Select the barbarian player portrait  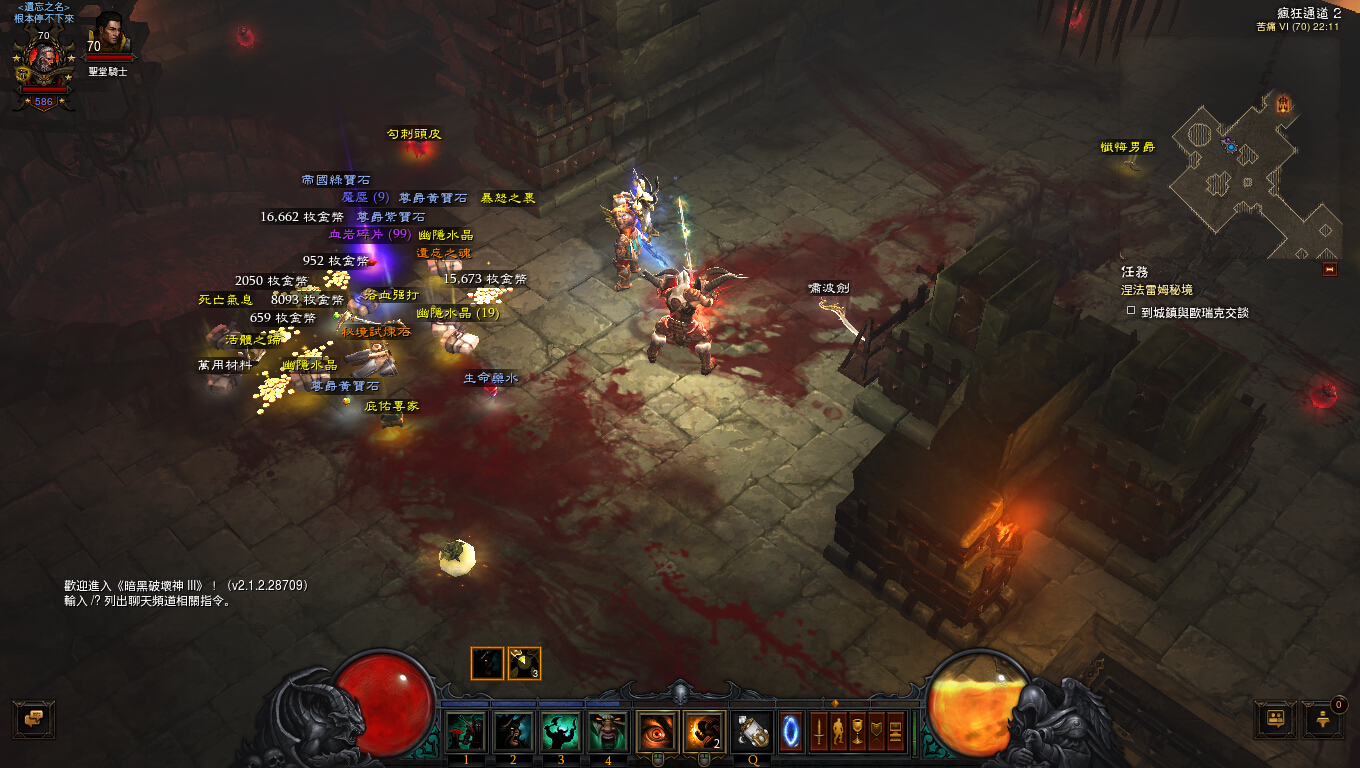tap(44, 62)
